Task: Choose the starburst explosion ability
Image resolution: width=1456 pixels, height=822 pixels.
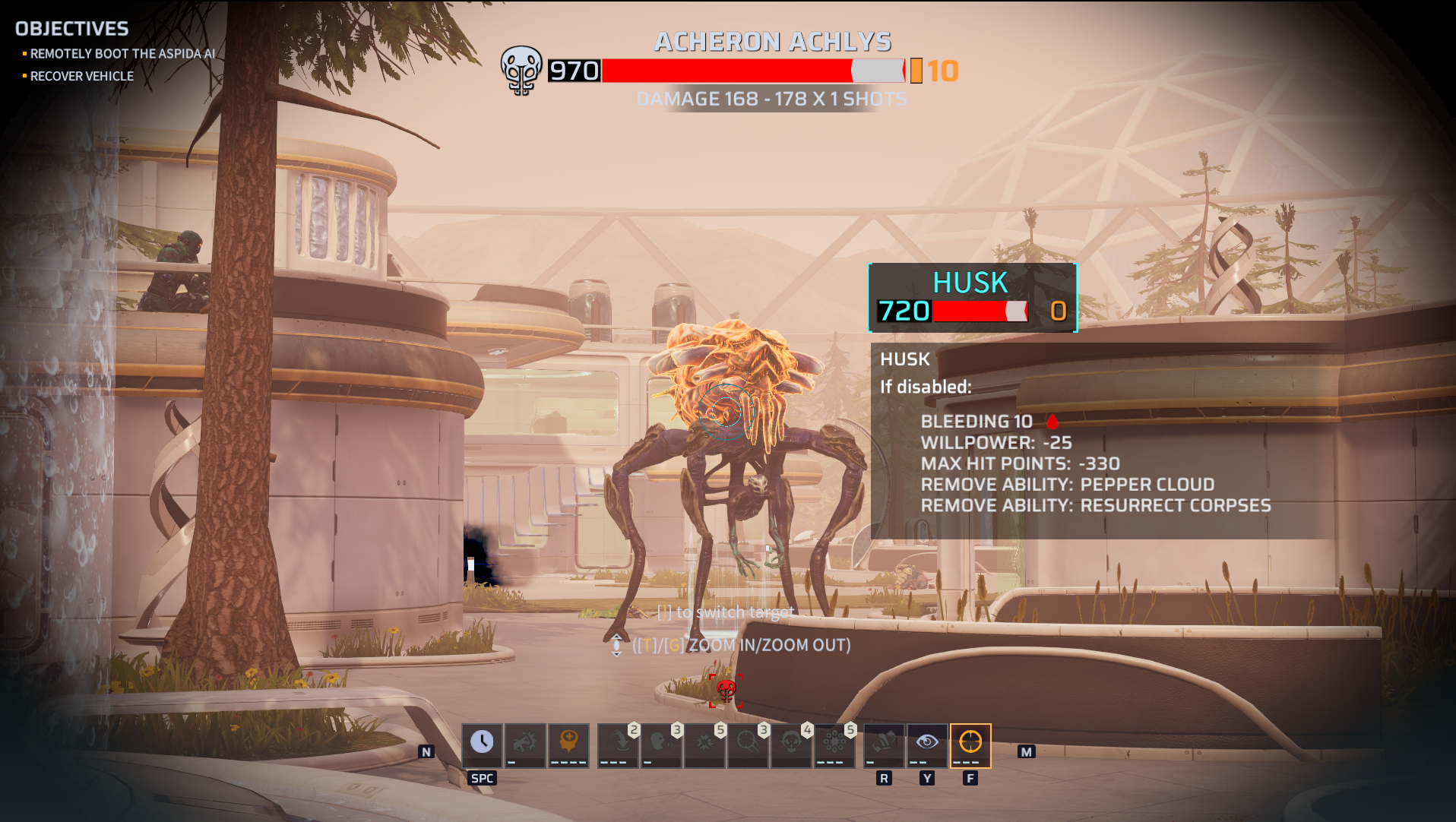Action: [x=704, y=742]
